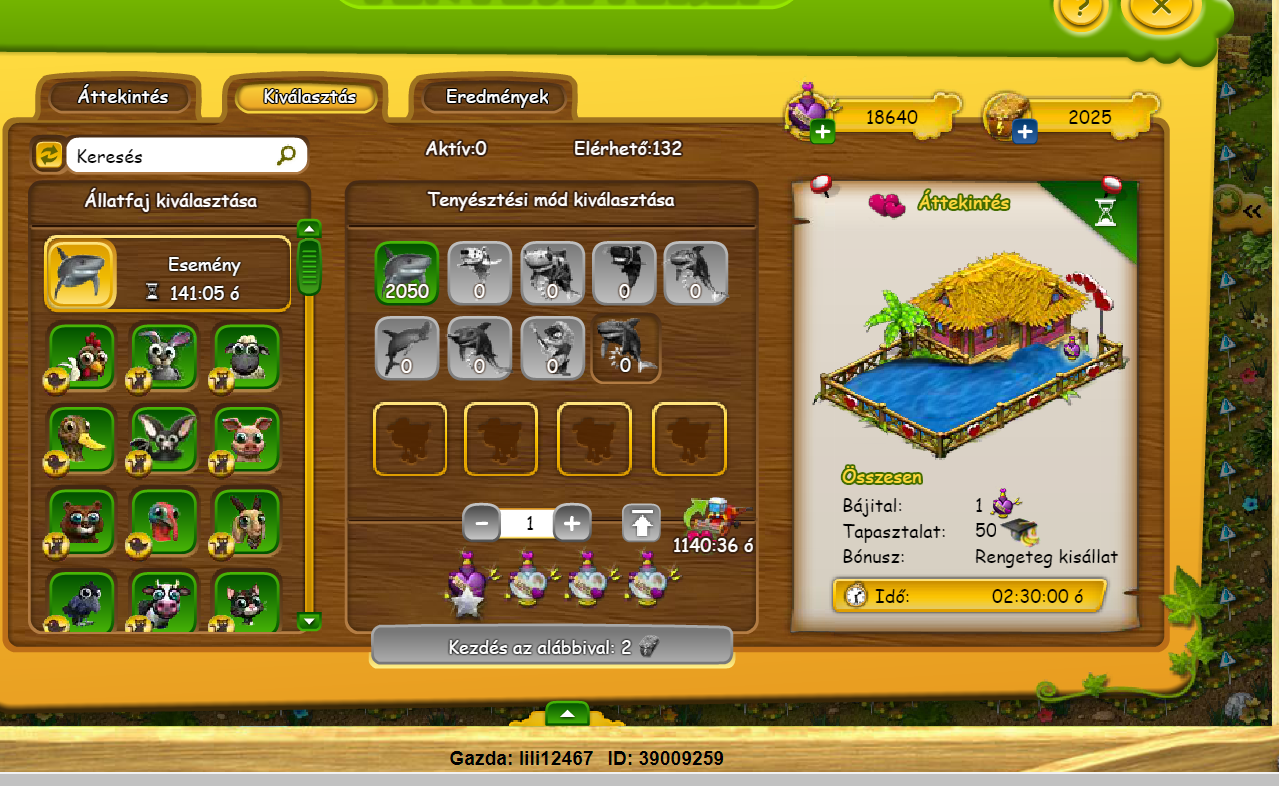Select the turkey animal icon

pos(164,520)
